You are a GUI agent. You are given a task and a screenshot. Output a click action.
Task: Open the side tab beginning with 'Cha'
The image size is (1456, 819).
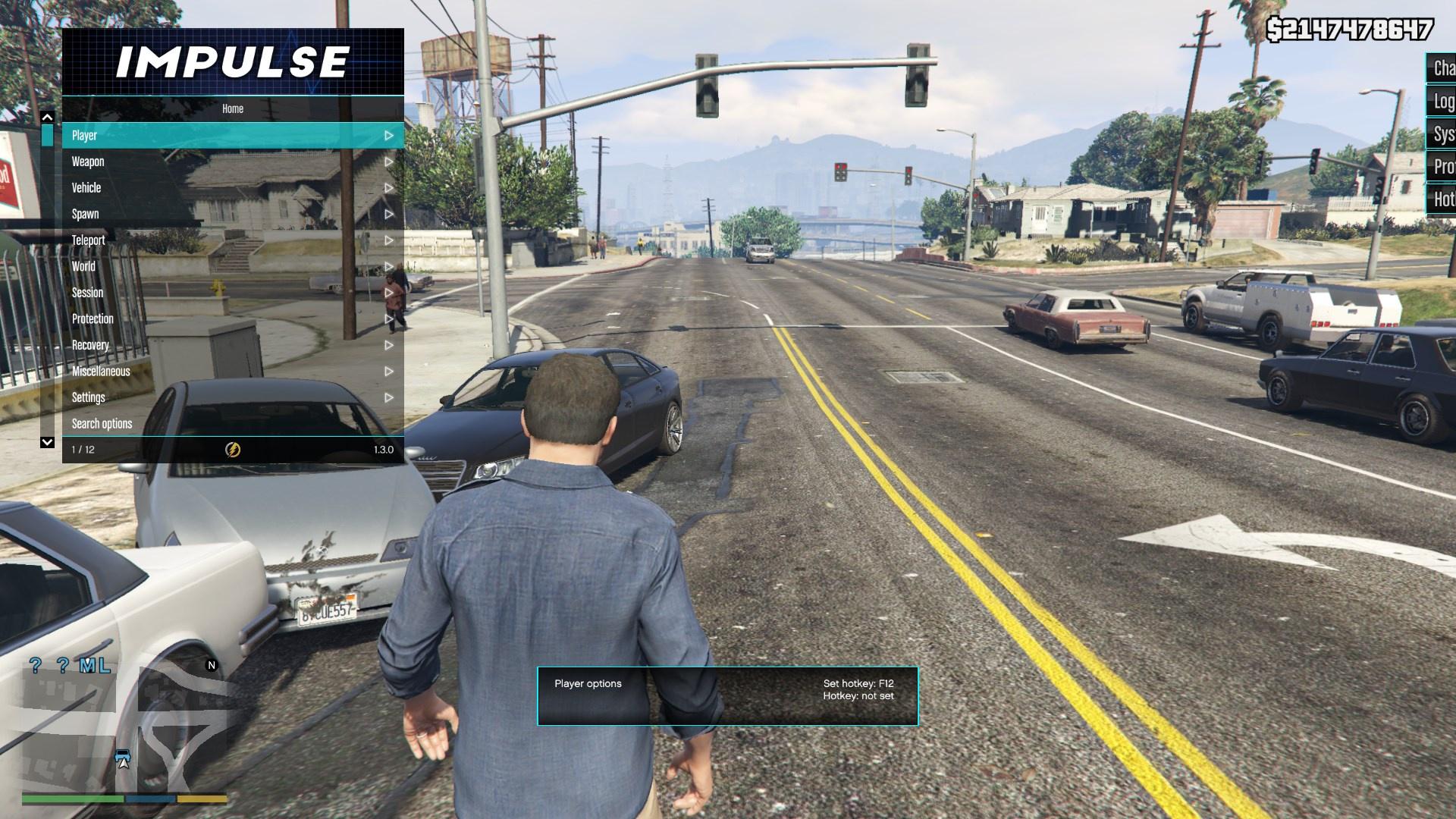[x=1442, y=69]
